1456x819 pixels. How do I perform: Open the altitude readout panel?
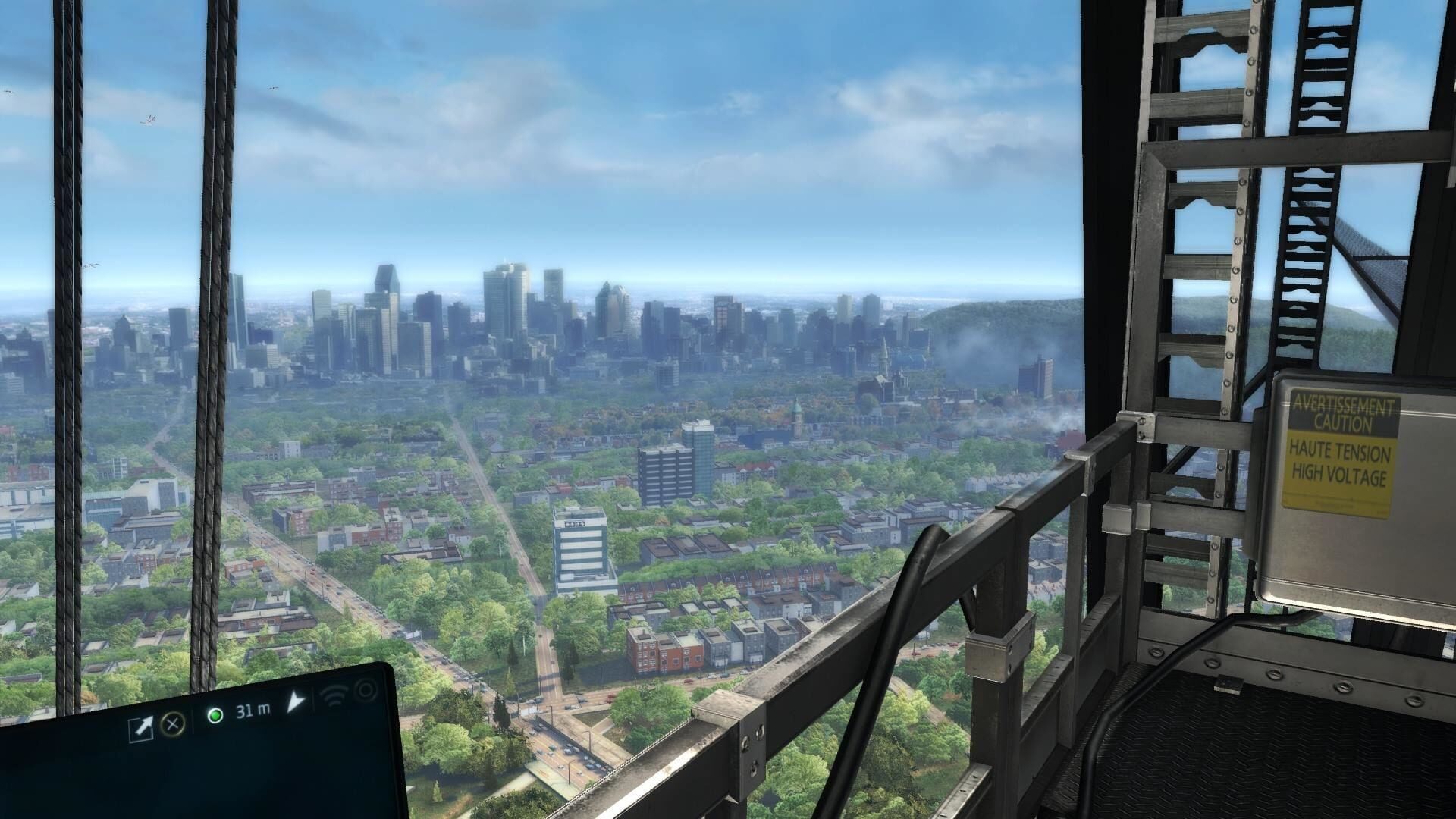252,710
